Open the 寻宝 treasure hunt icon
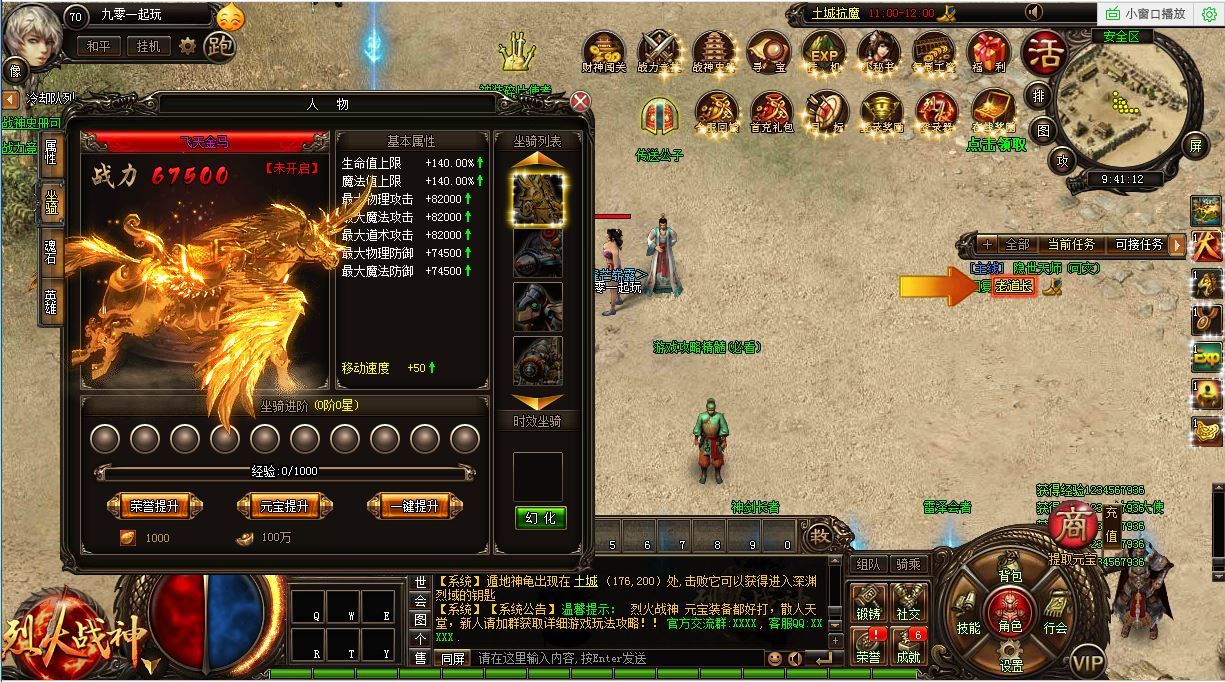Screen dimensions: 1225x682 click(x=768, y=52)
